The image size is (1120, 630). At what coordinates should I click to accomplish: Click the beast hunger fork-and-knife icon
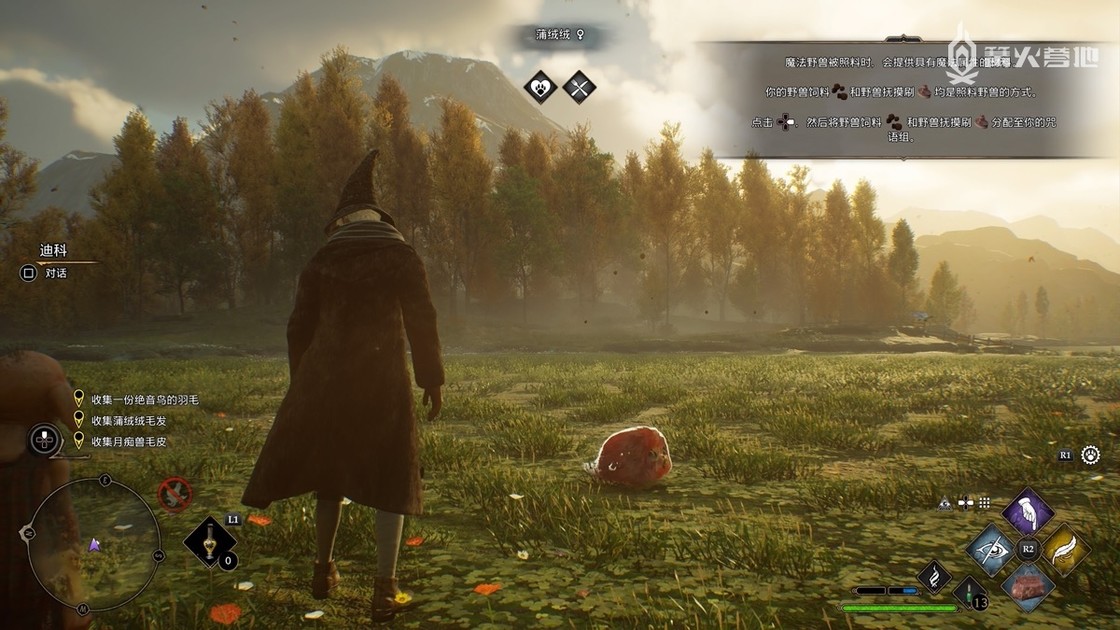[579, 87]
